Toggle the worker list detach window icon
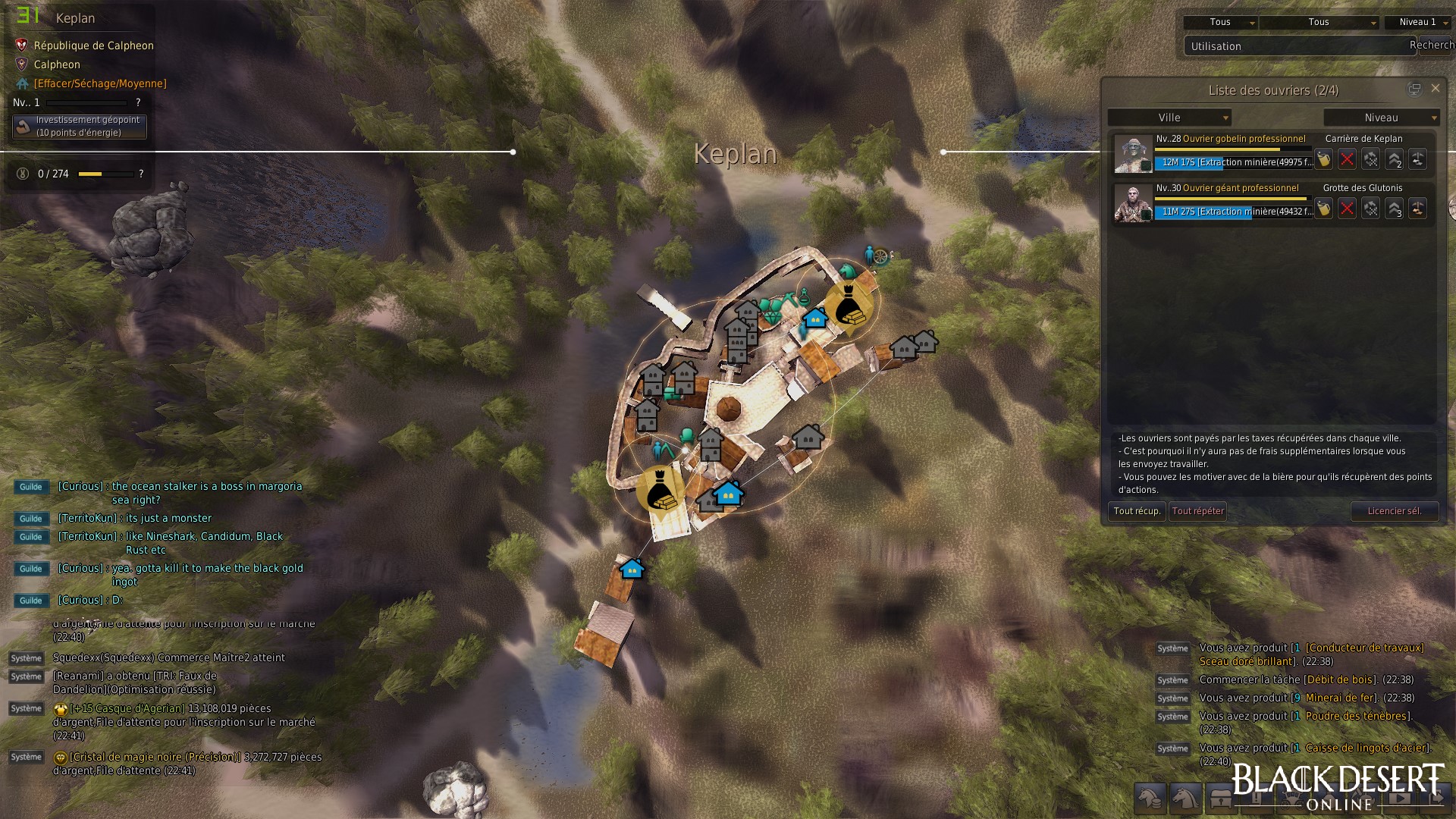1456x819 pixels. [x=1414, y=89]
